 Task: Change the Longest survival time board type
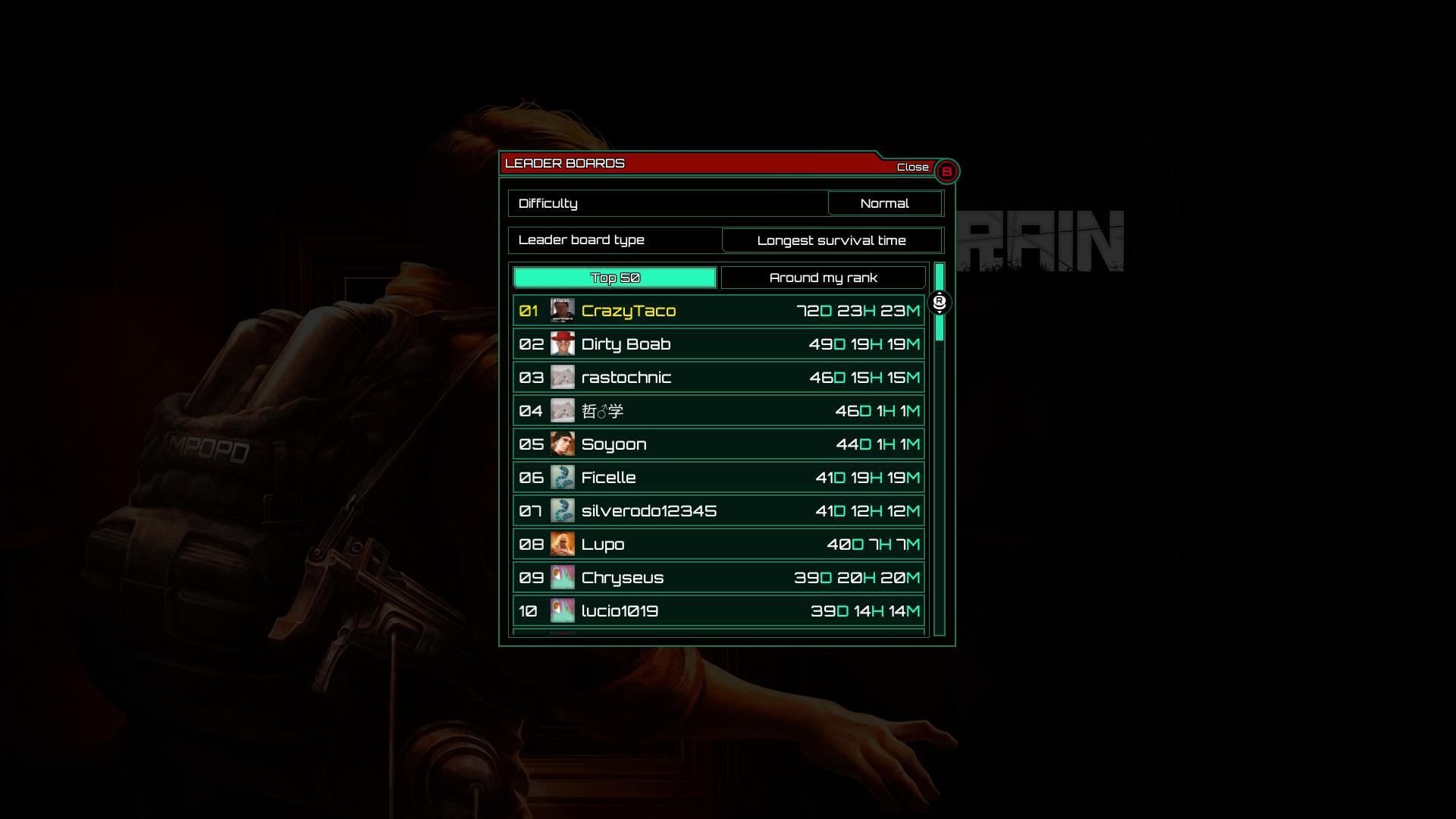(x=831, y=240)
